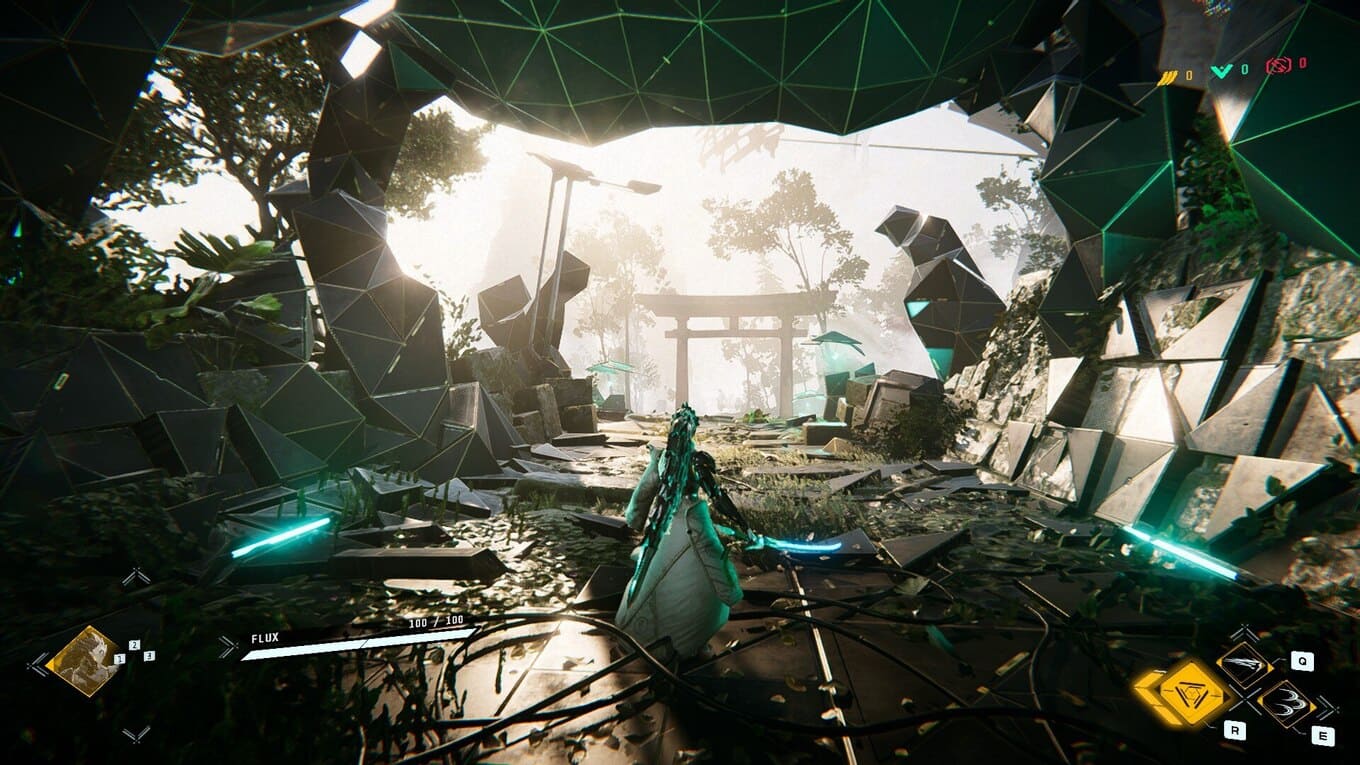Select the teal chevron resource icon
1360x765 pixels.
tap(1223, 71)
